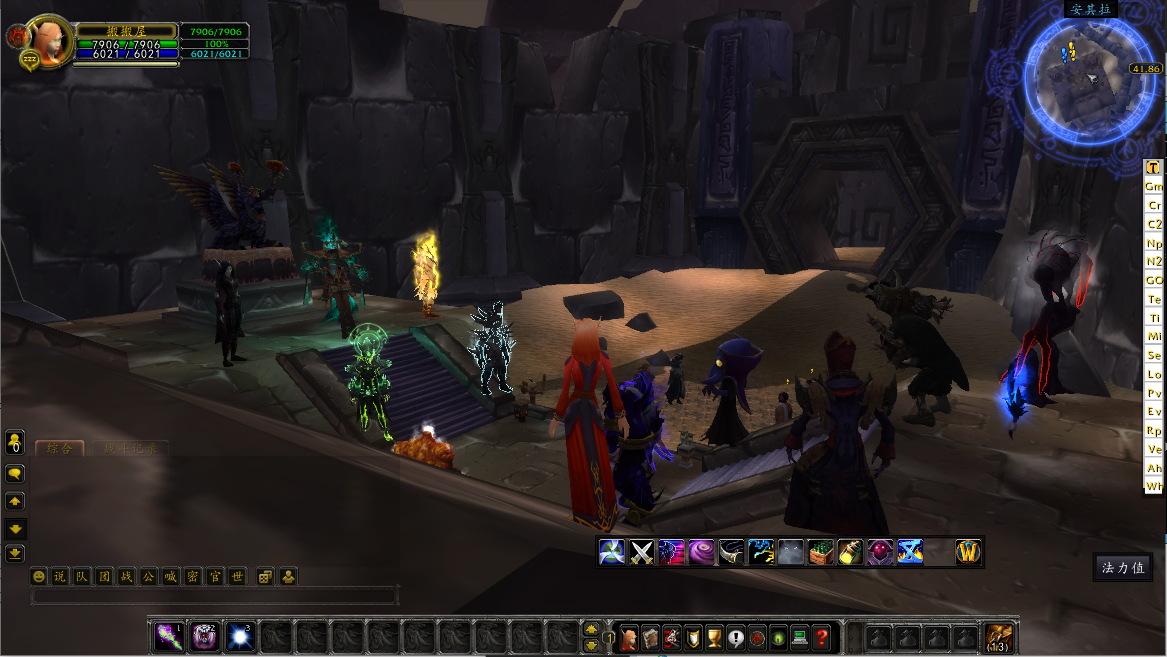1167x657 pixels.
Task: Click the dice roll button
Action: pos(265,576)
